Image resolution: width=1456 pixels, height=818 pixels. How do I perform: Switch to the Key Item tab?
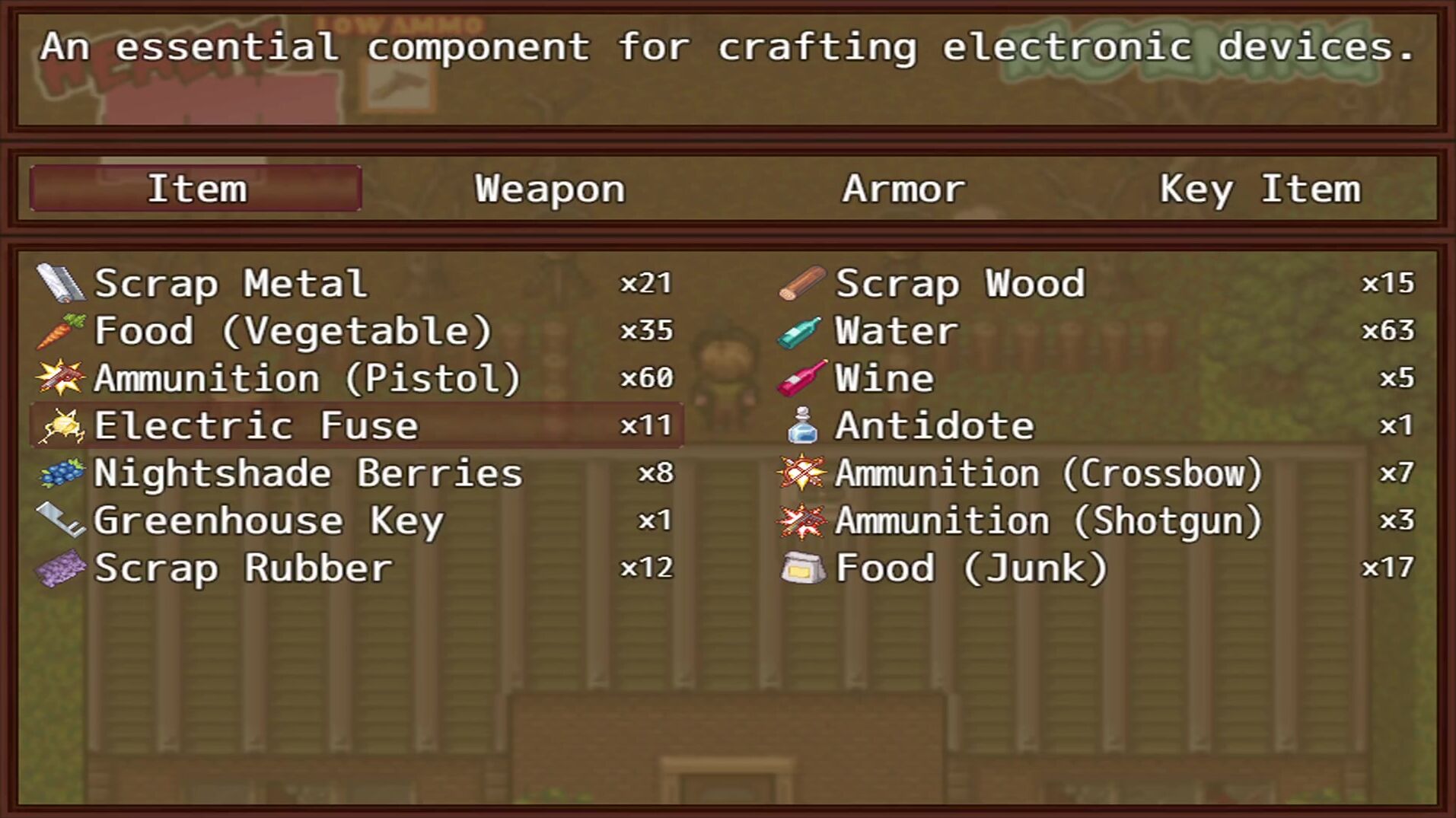pyautogui.click(x=1260, y=189)
